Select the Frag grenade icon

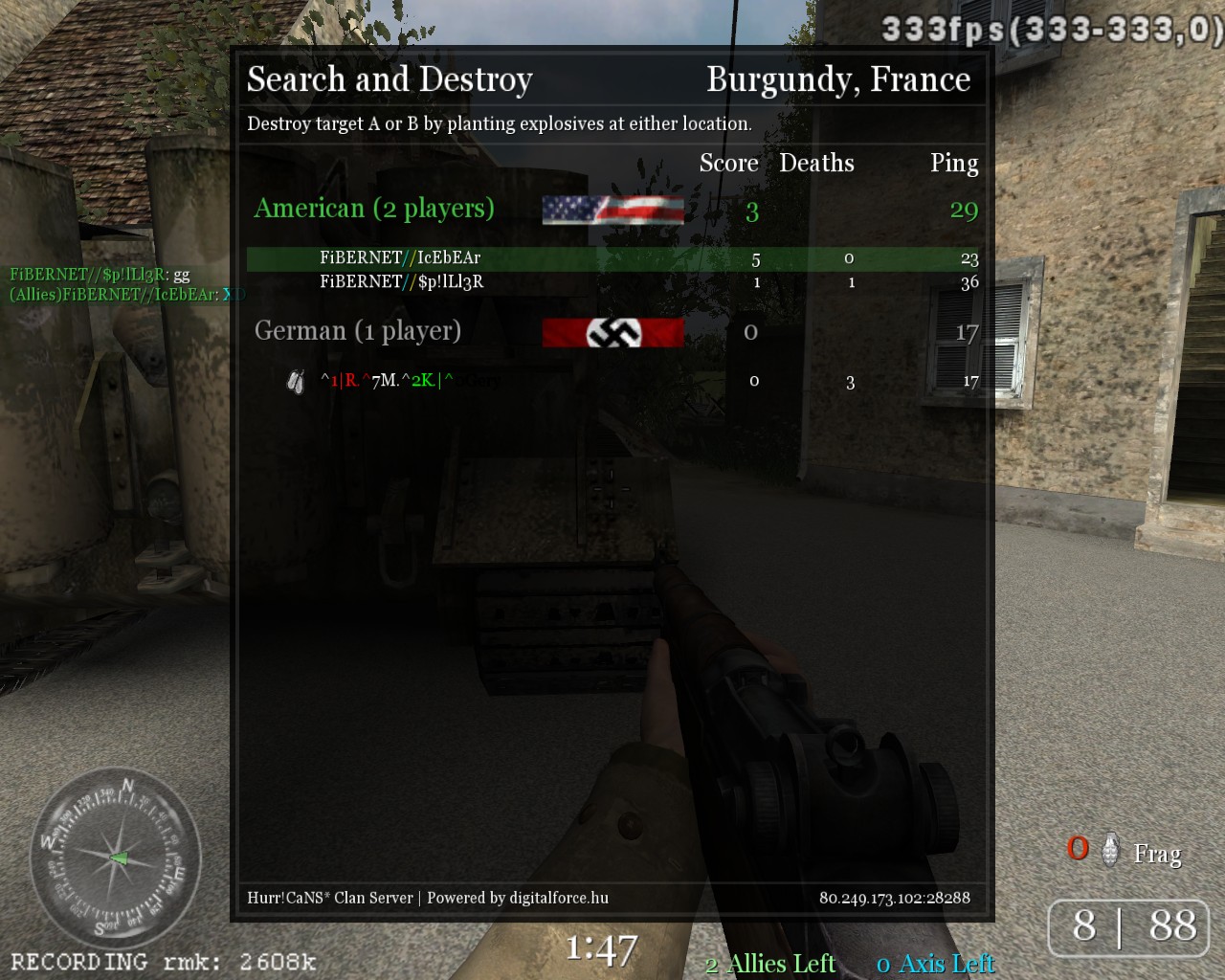(1110, 850)
